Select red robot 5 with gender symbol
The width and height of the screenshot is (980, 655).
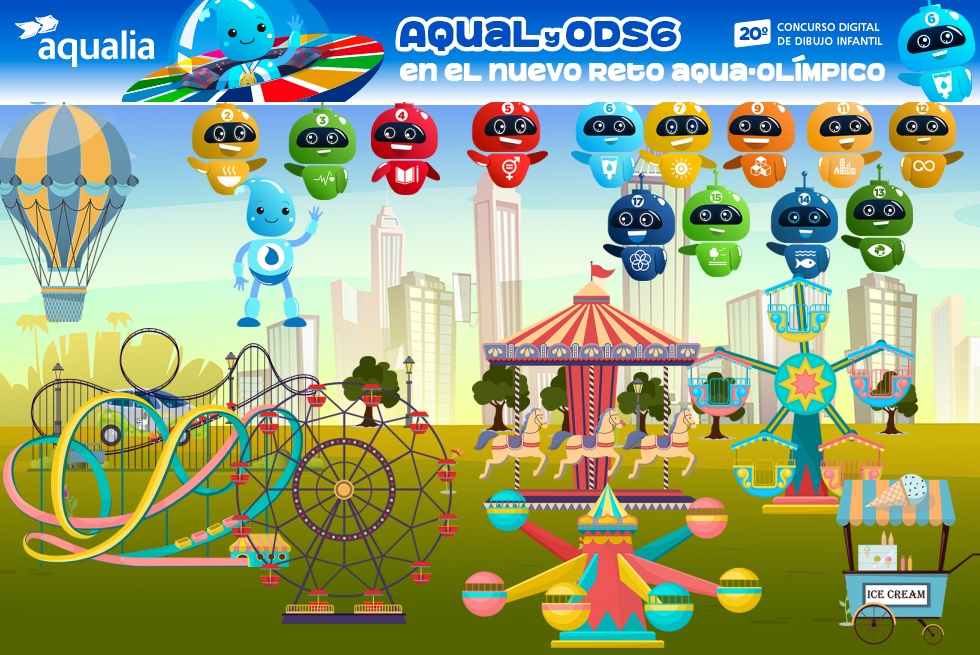(506, 142)
